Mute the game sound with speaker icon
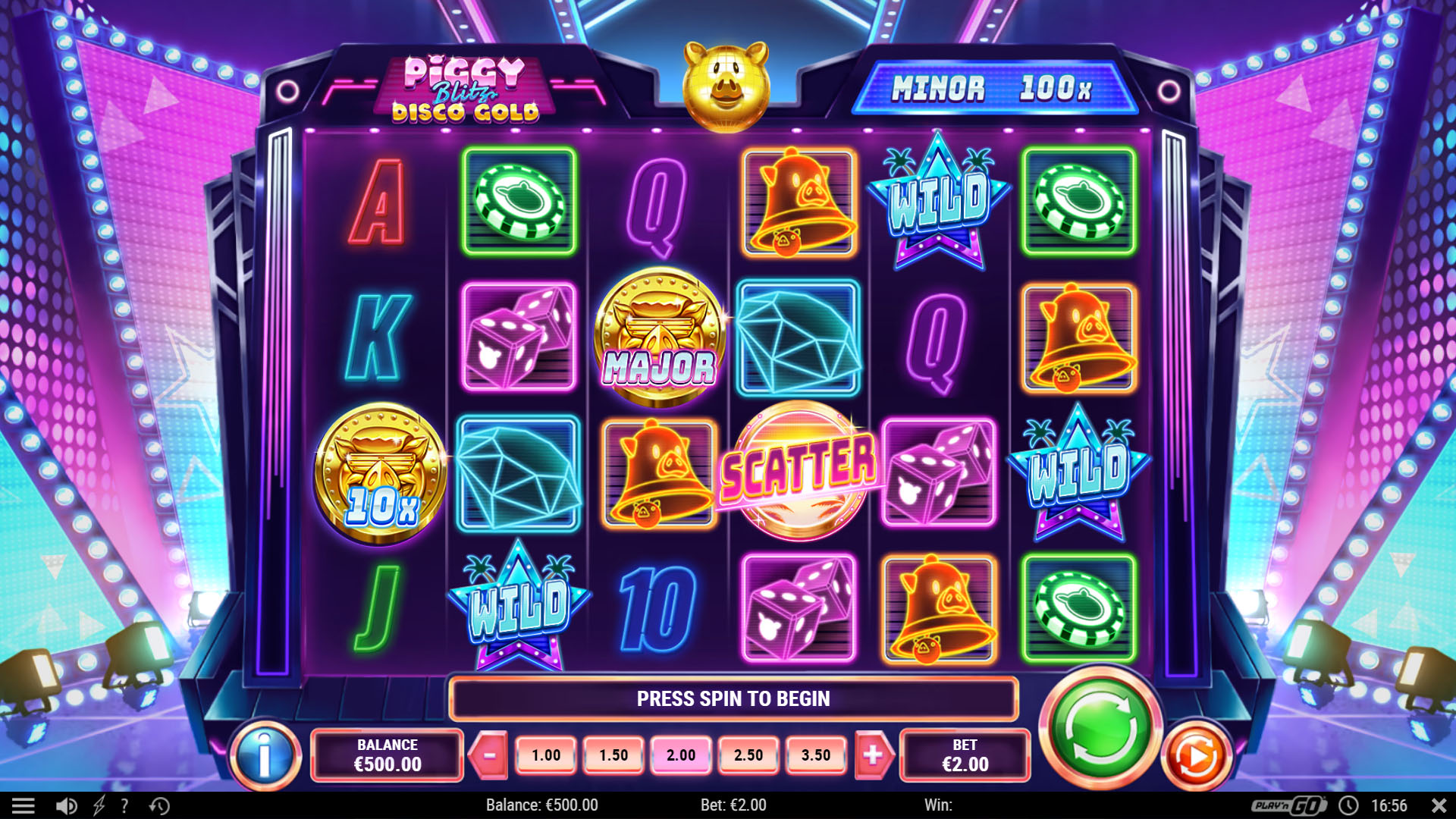 point(67,805)
